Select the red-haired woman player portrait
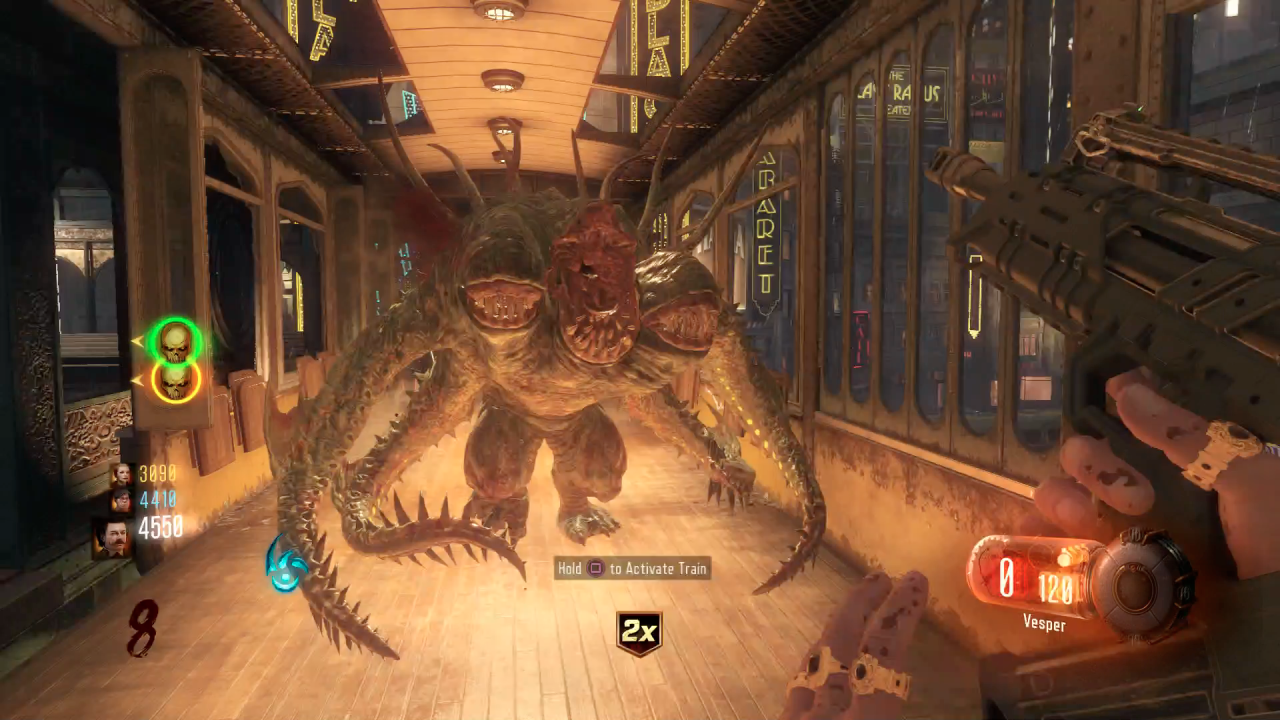Image resolution: width=1280 pixels, height=720 pixels. (121, 474)
